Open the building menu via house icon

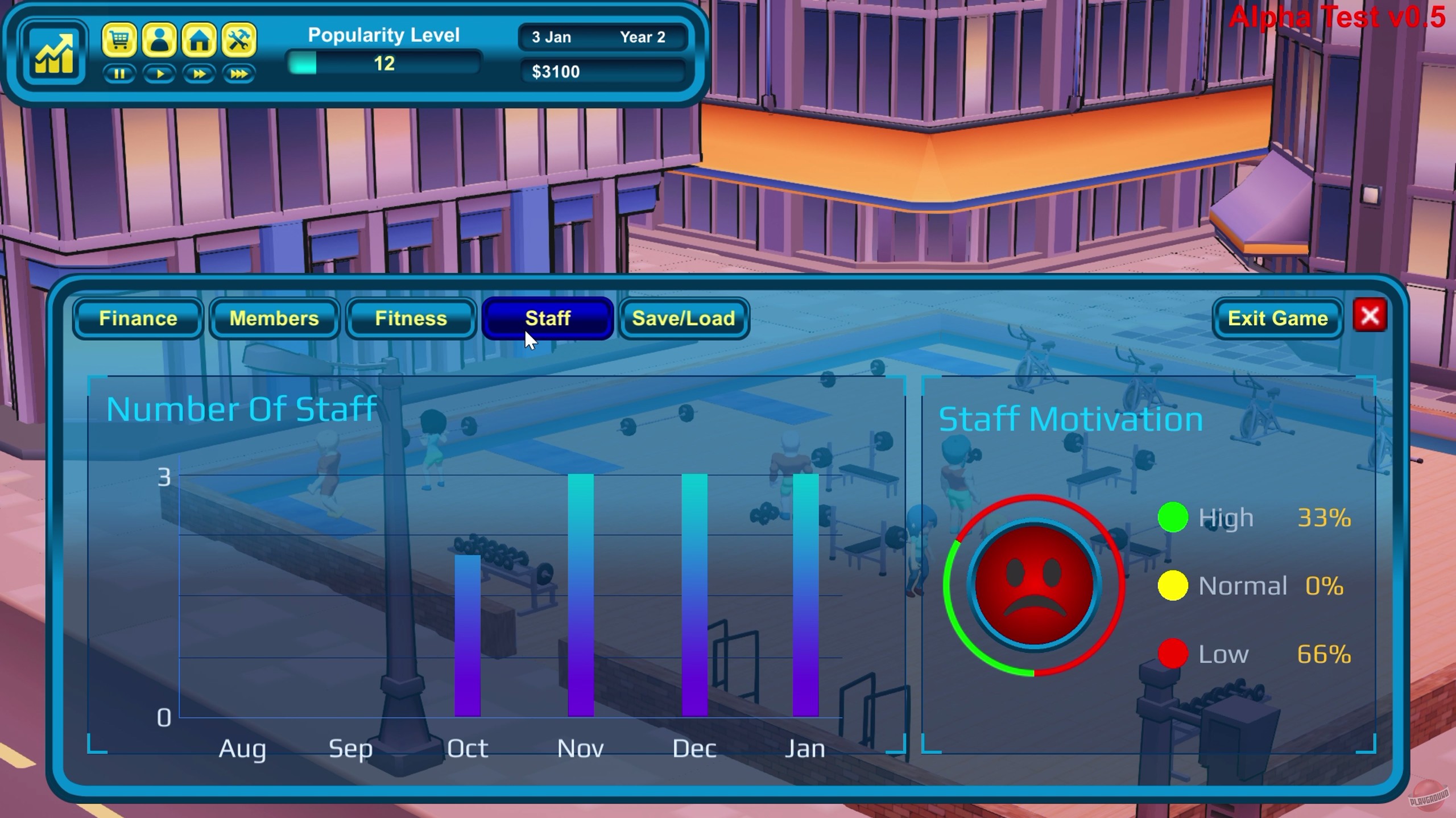199,40
